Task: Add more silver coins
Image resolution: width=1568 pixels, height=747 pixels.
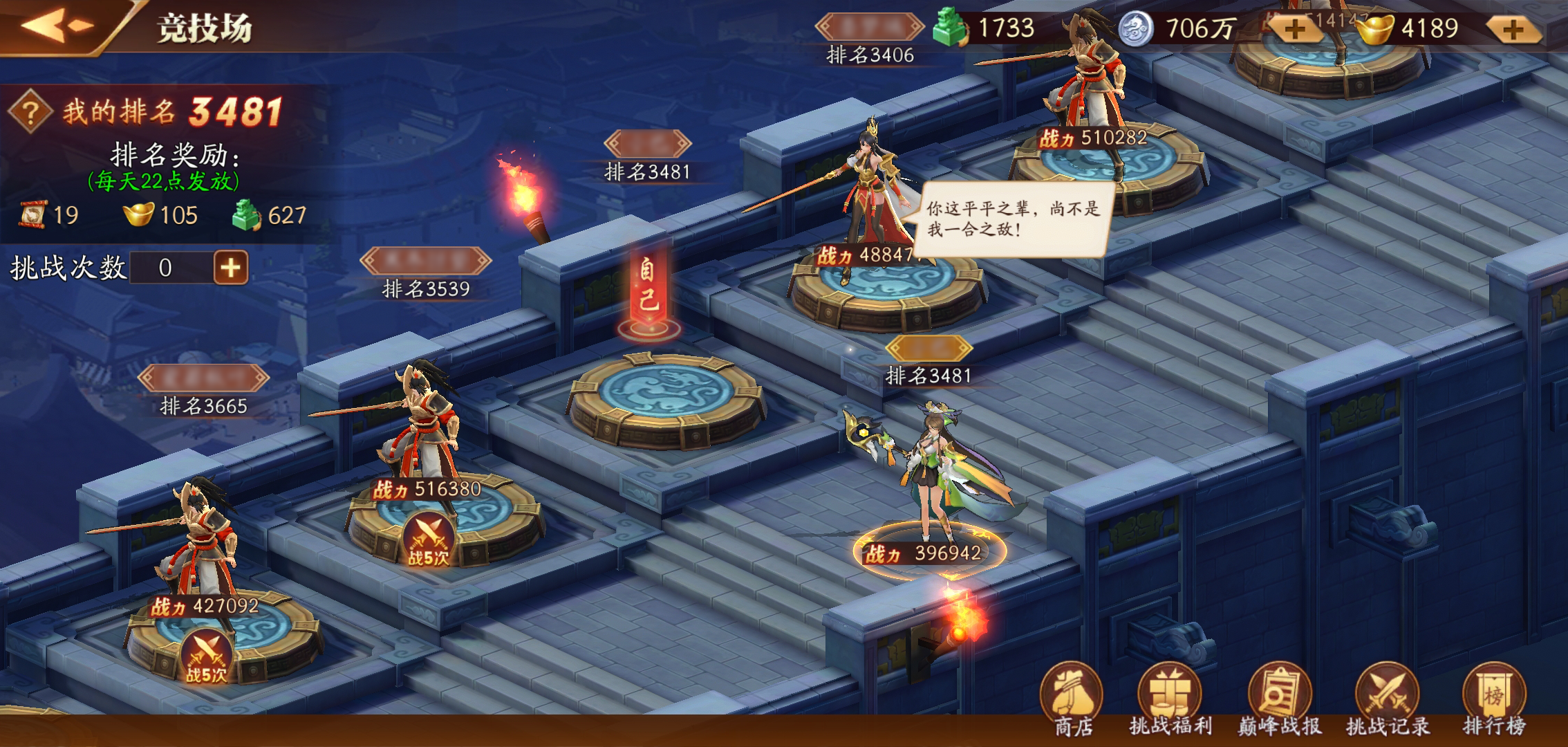Action: (x=1295, y=29)
